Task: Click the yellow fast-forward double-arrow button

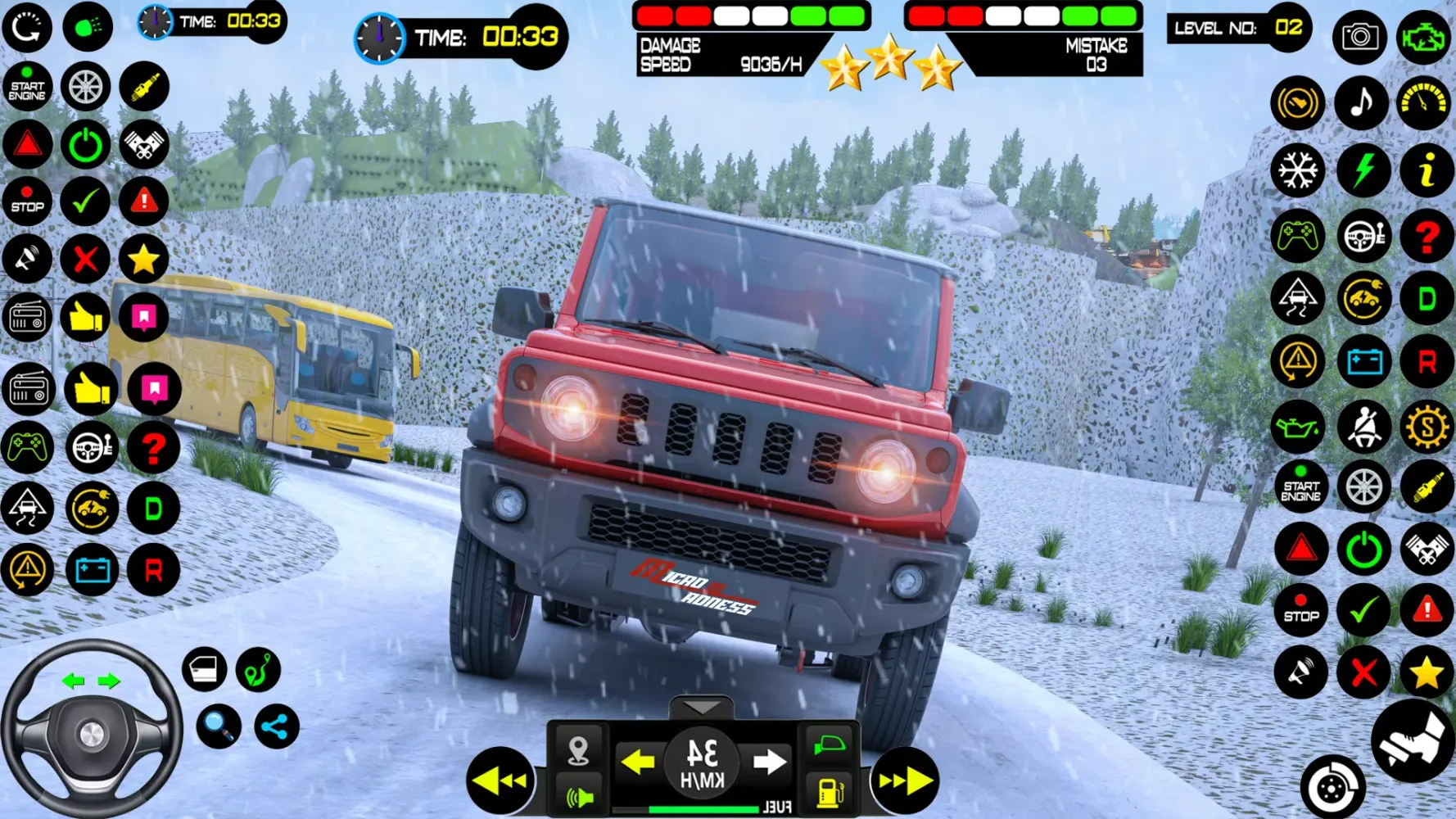Action: (x=905, y=781)
